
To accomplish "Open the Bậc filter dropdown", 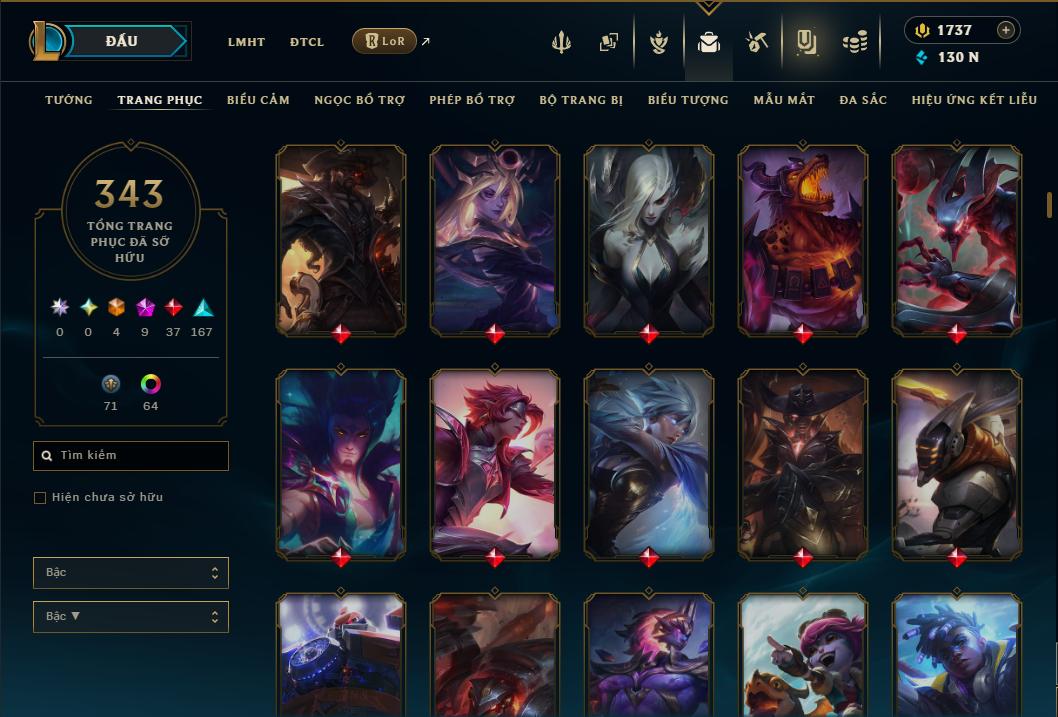I will (131, 573).
